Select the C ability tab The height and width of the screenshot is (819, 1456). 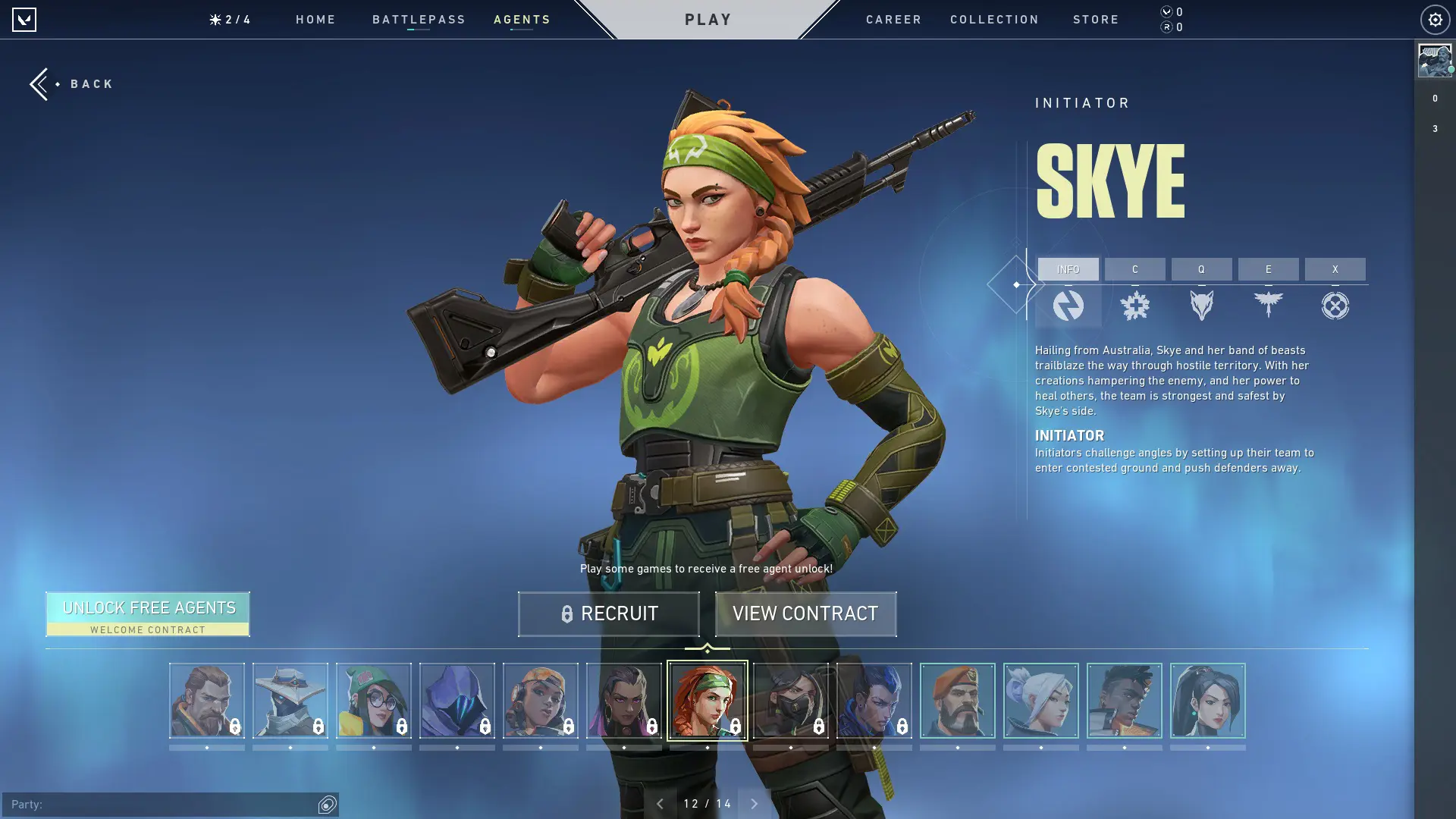[1135, 269]
